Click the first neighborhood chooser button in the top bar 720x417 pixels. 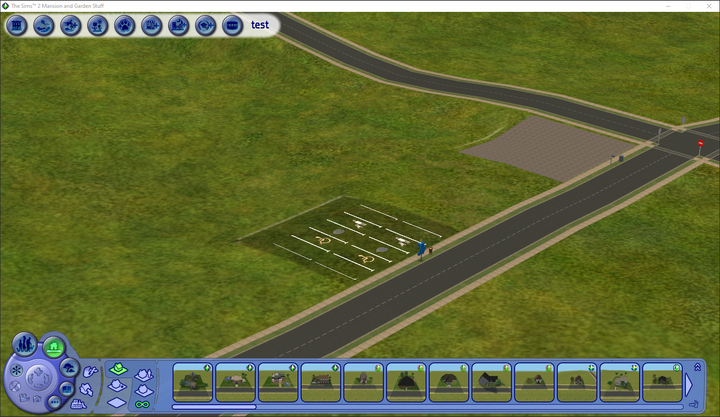16,25
